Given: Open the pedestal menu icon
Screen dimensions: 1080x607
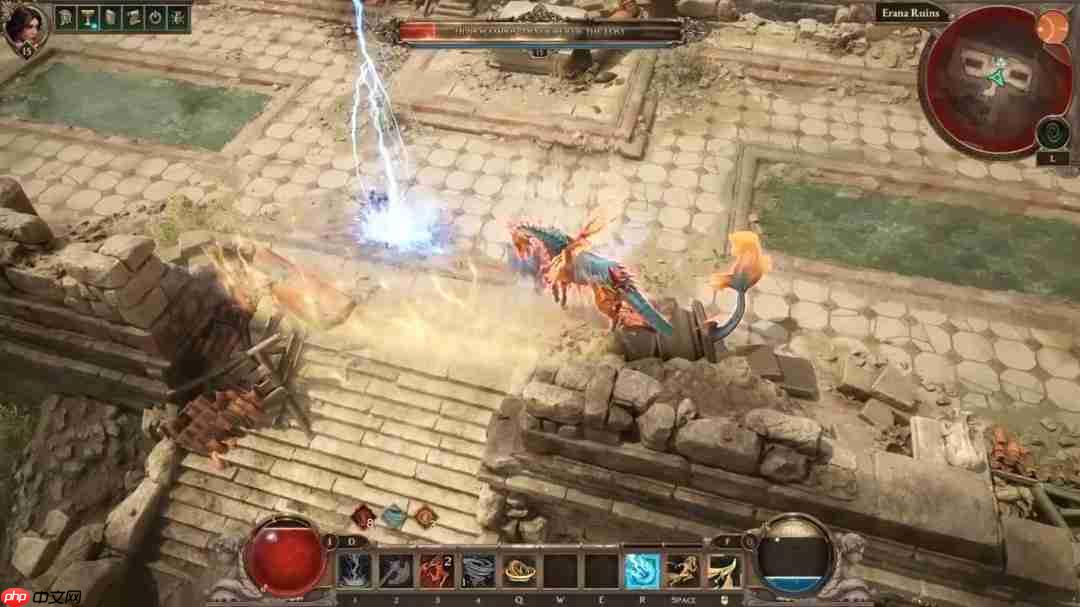Looking at the screenshot, I should (x=89, y=17).
